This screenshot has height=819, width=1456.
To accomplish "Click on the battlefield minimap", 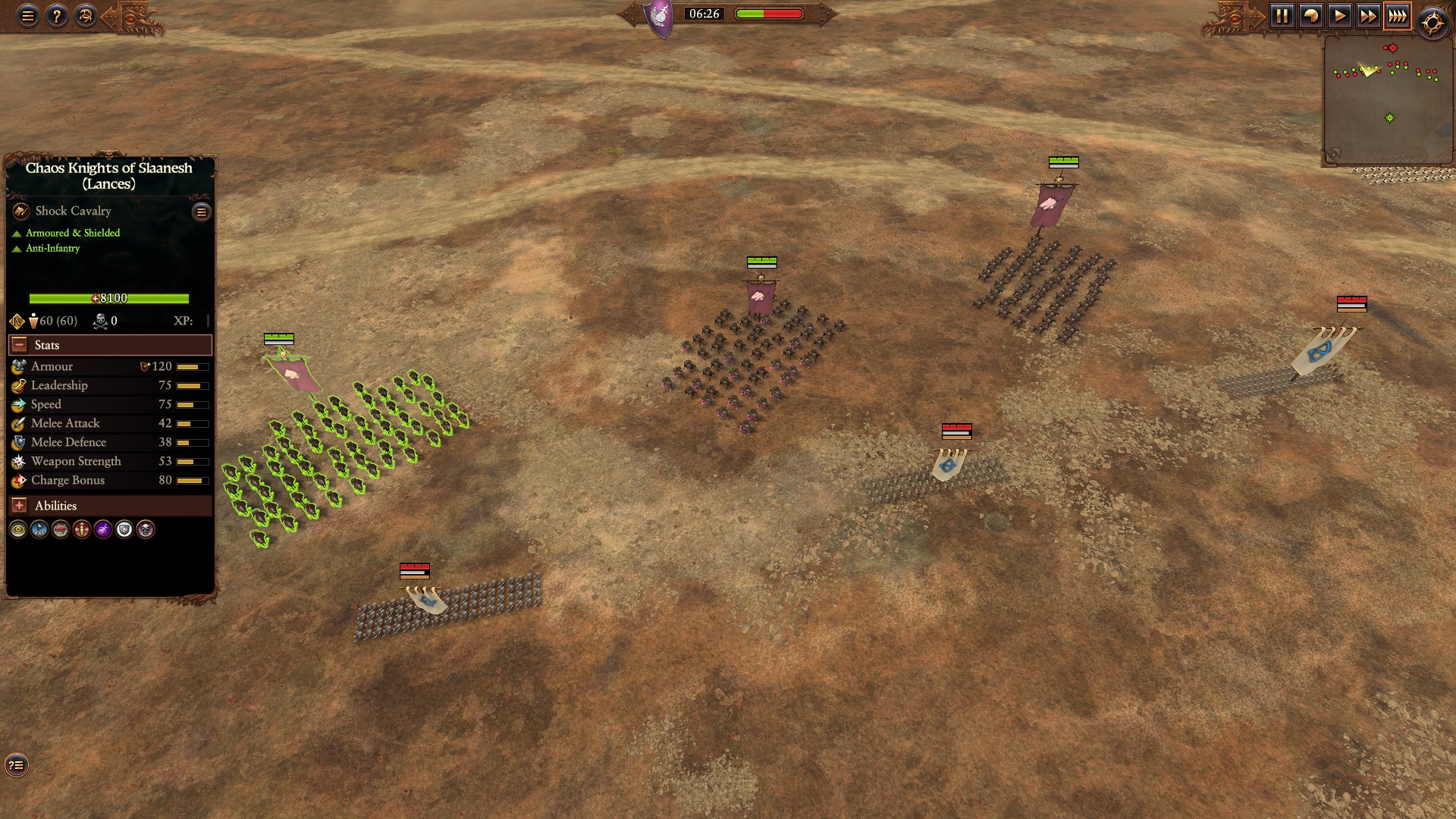I will 1387,99.
